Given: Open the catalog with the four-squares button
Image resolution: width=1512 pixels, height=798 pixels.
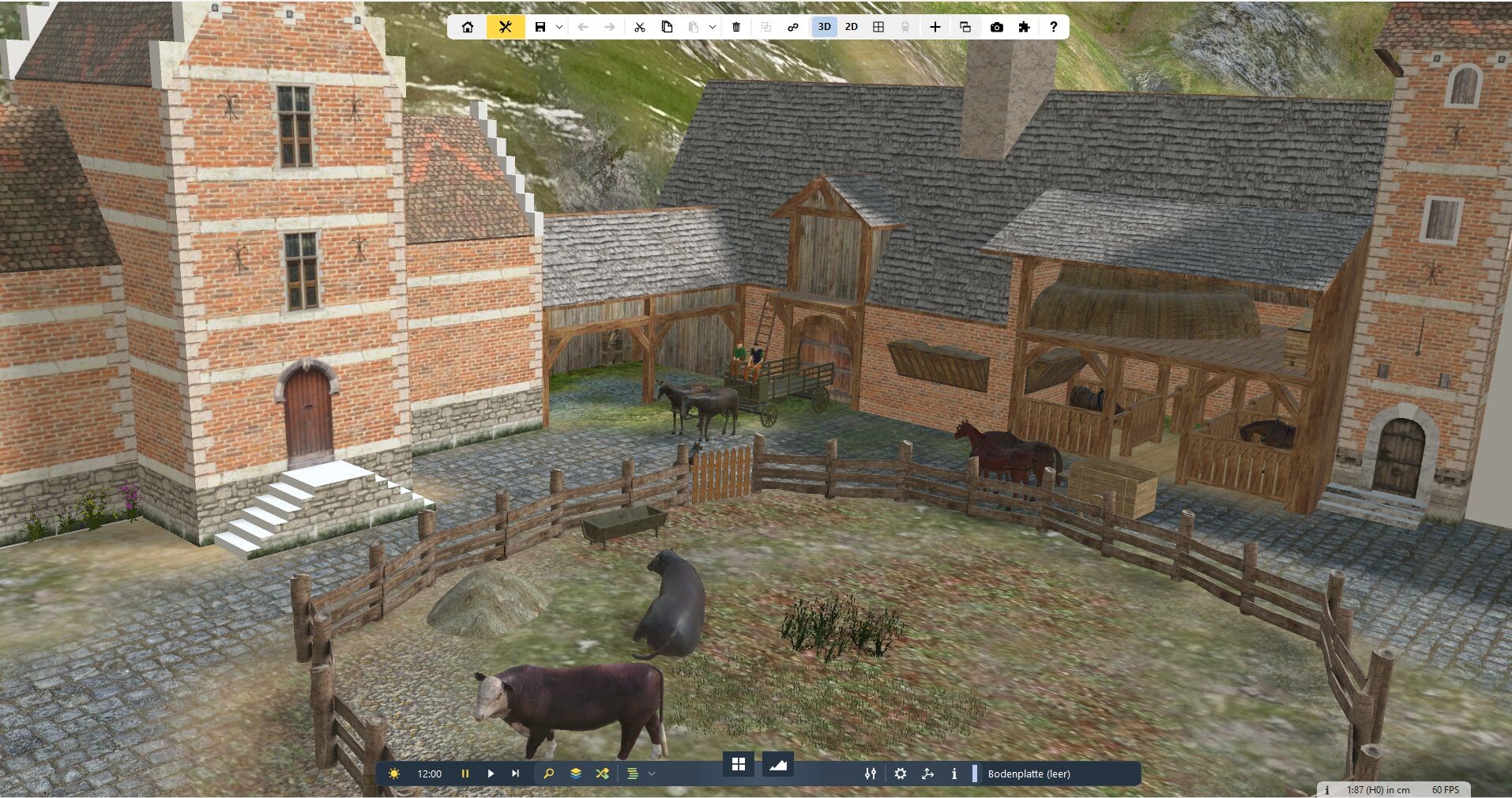Looking at the screenshot, I should coord(739,764).
